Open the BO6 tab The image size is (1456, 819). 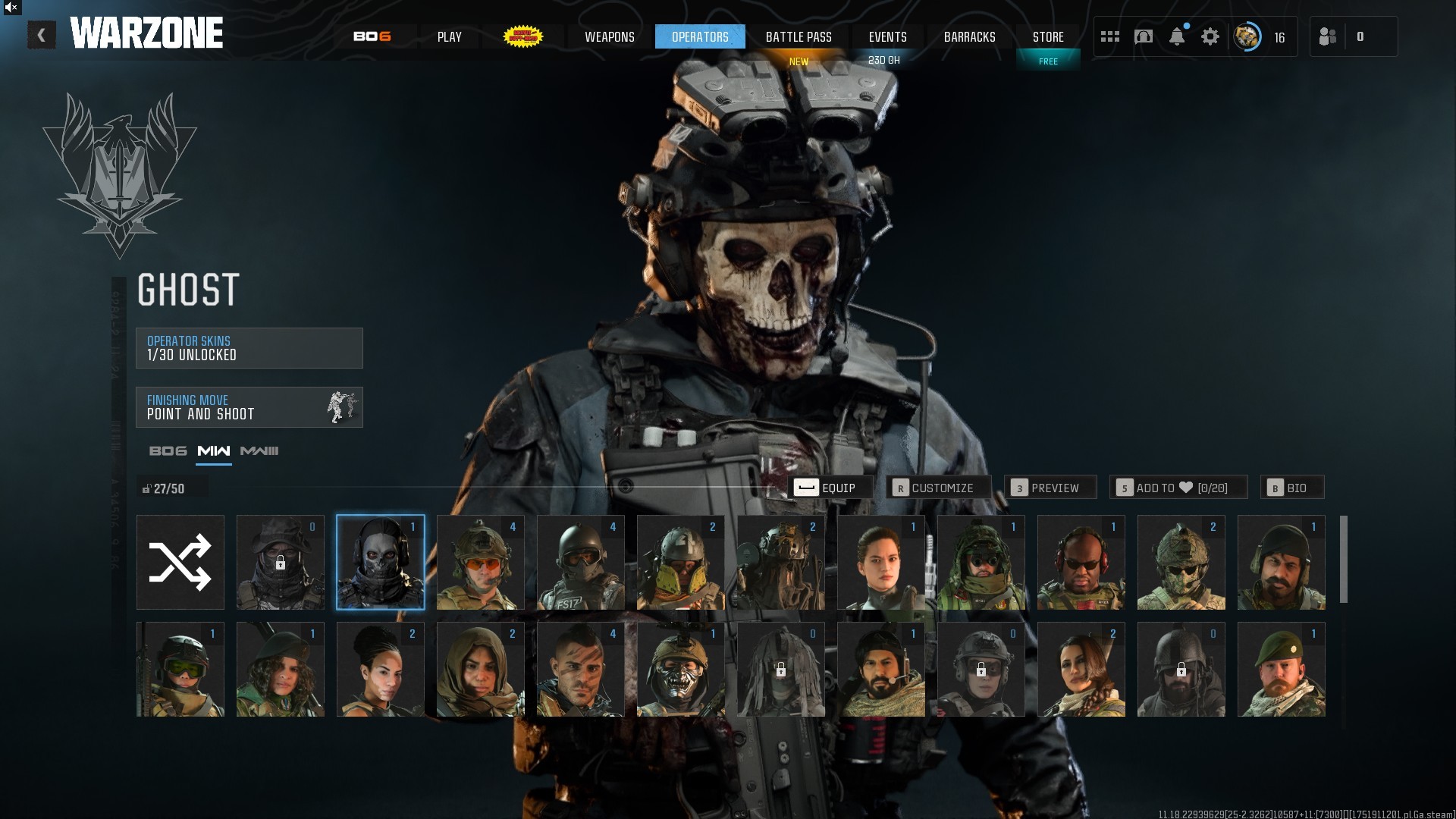[372, 36]
